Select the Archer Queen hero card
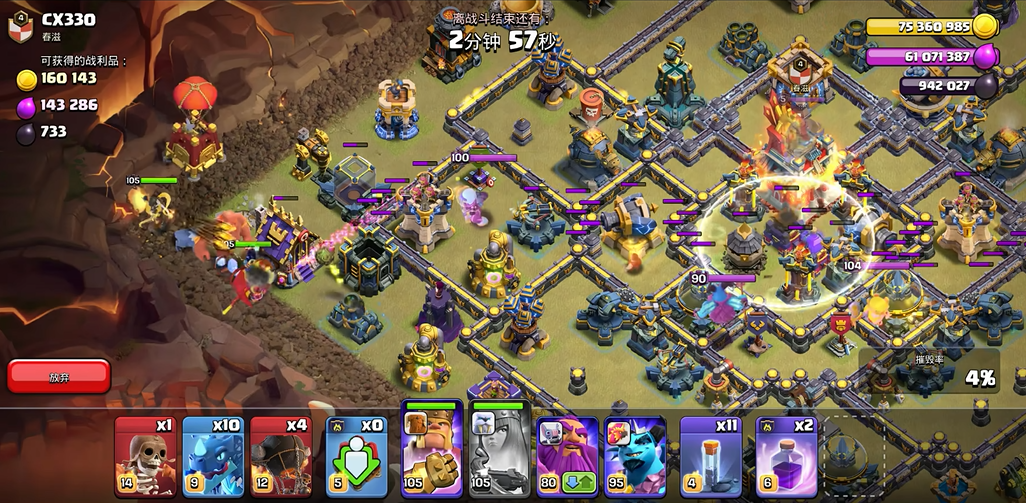Screen dimensions: 1026x503 (x=499, y=450)
